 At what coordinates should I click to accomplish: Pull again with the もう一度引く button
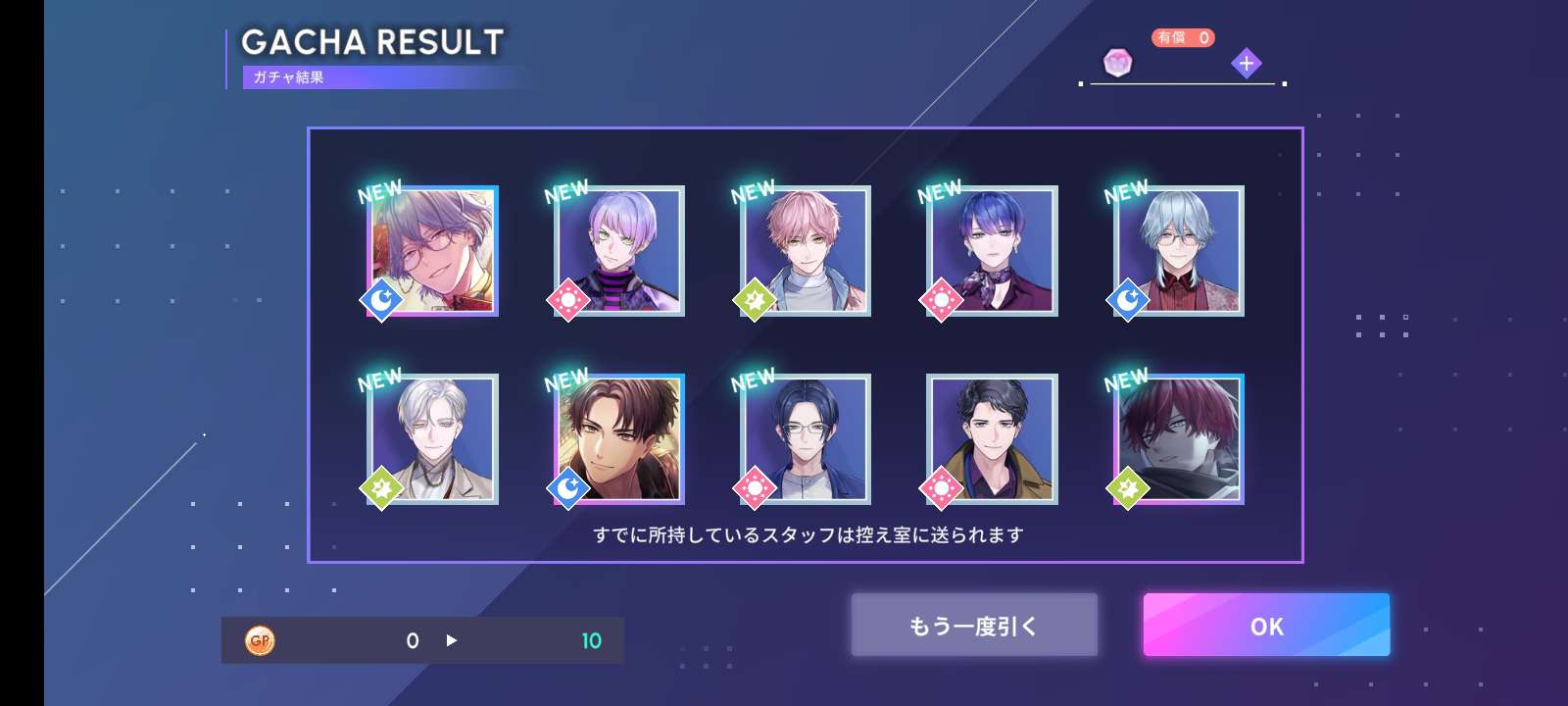[973, 626]
